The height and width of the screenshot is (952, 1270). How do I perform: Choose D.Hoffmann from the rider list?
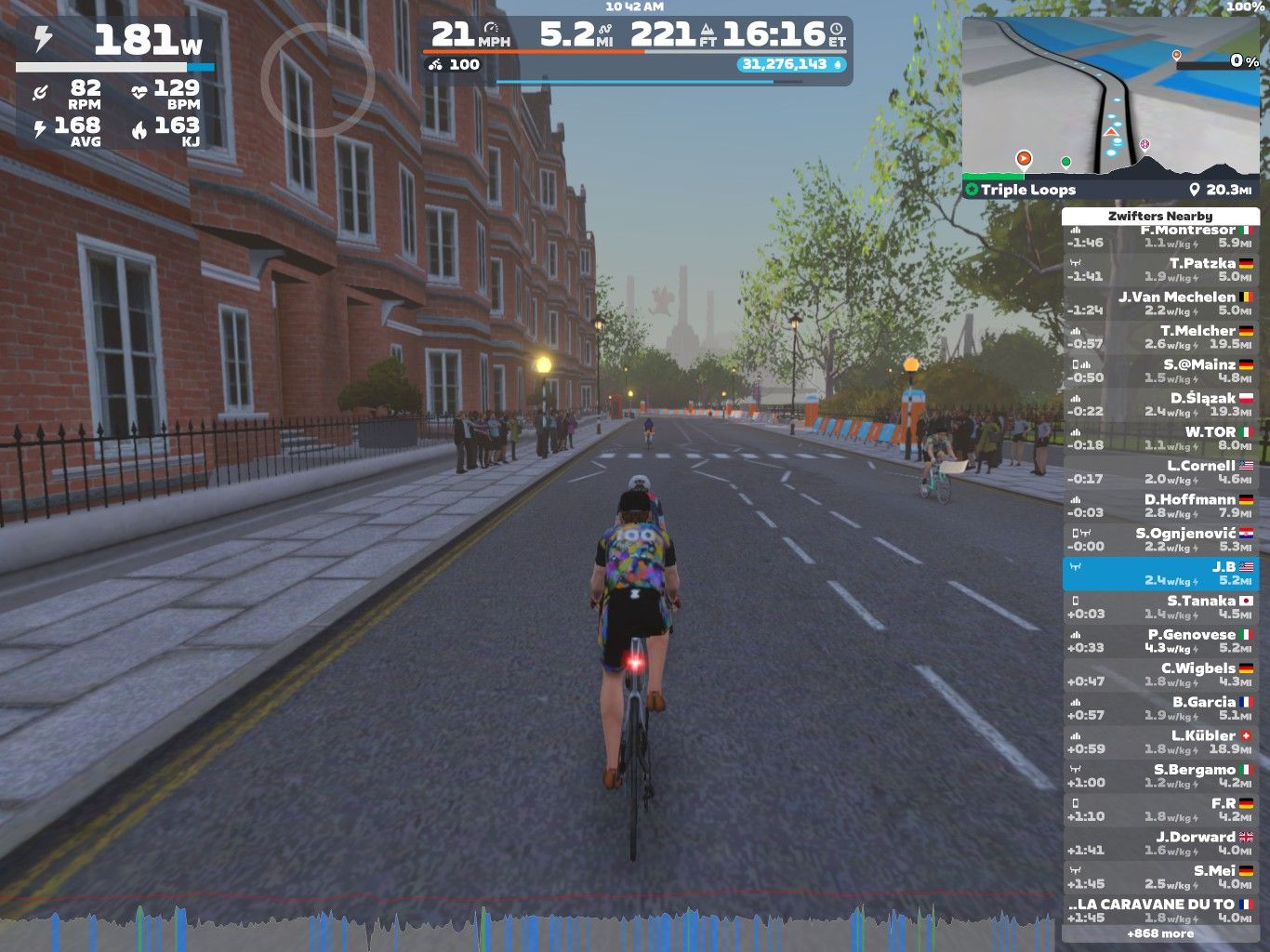(x=1160, y=506)
